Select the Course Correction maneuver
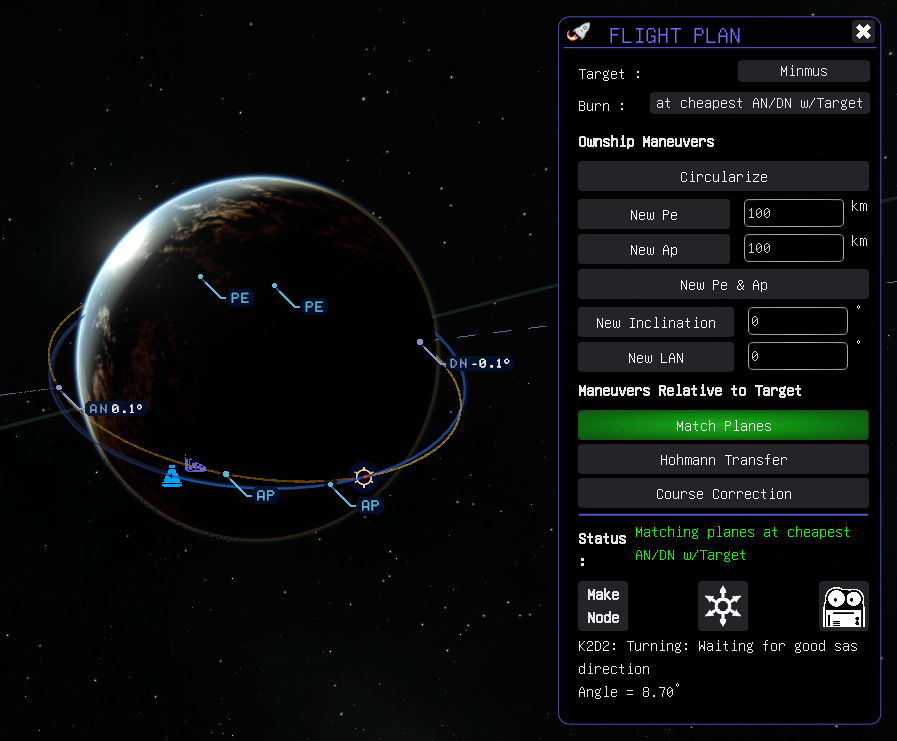Screen dimensions: 897x741 (723, 494)
